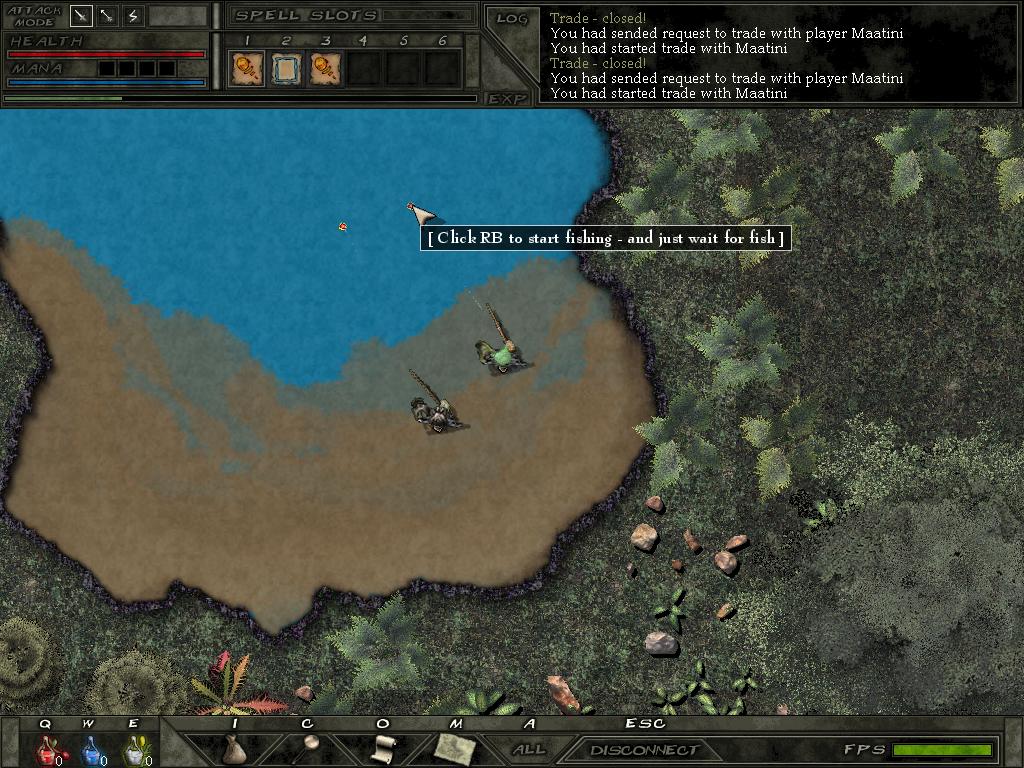Select the sword melee attack mode
Screen dimensions: 1024x768
[x=81, y=16]
